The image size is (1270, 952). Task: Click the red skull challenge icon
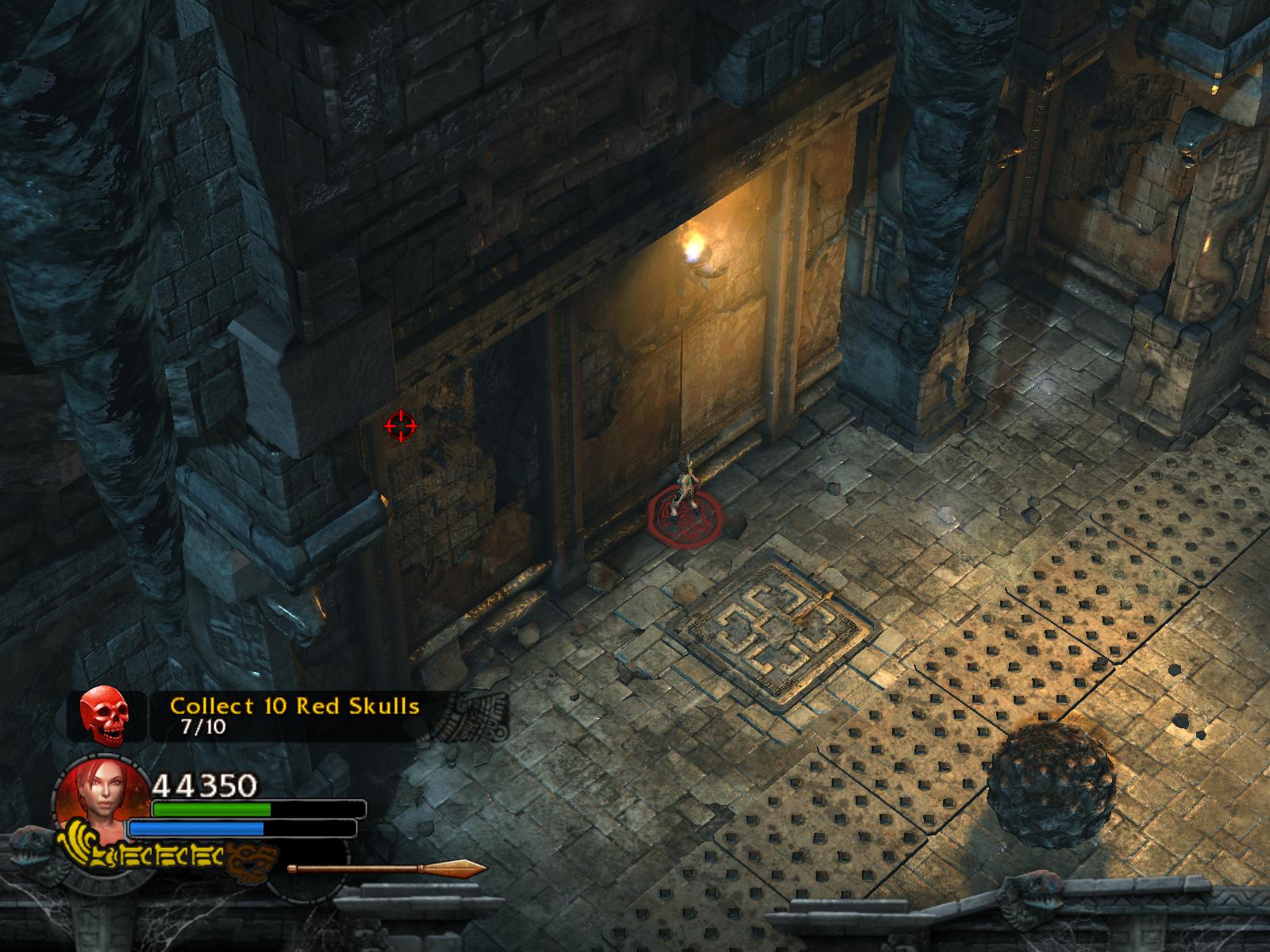104,716
